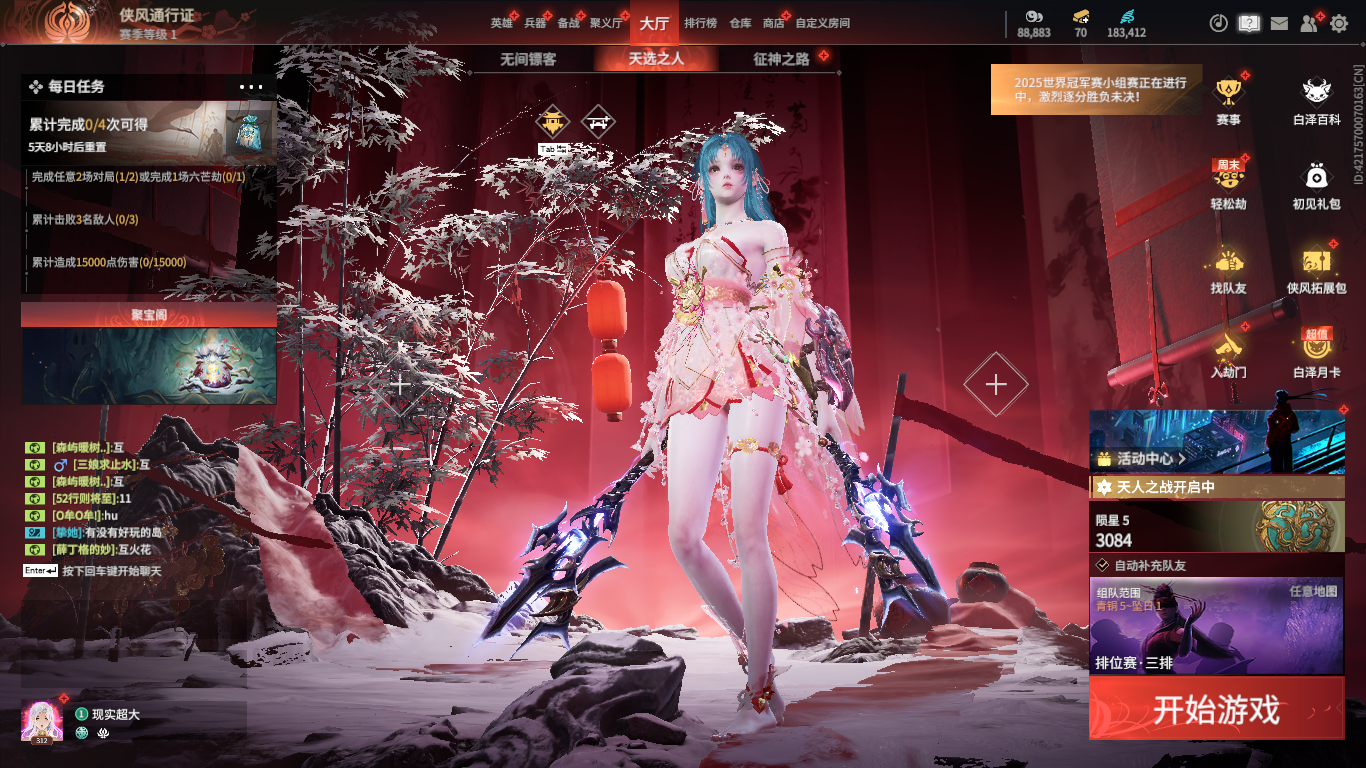The height and width of the screenshot is (768, 1366).
Task: Add a teammate using the right plus slot
Action: [x=996, y=384]
